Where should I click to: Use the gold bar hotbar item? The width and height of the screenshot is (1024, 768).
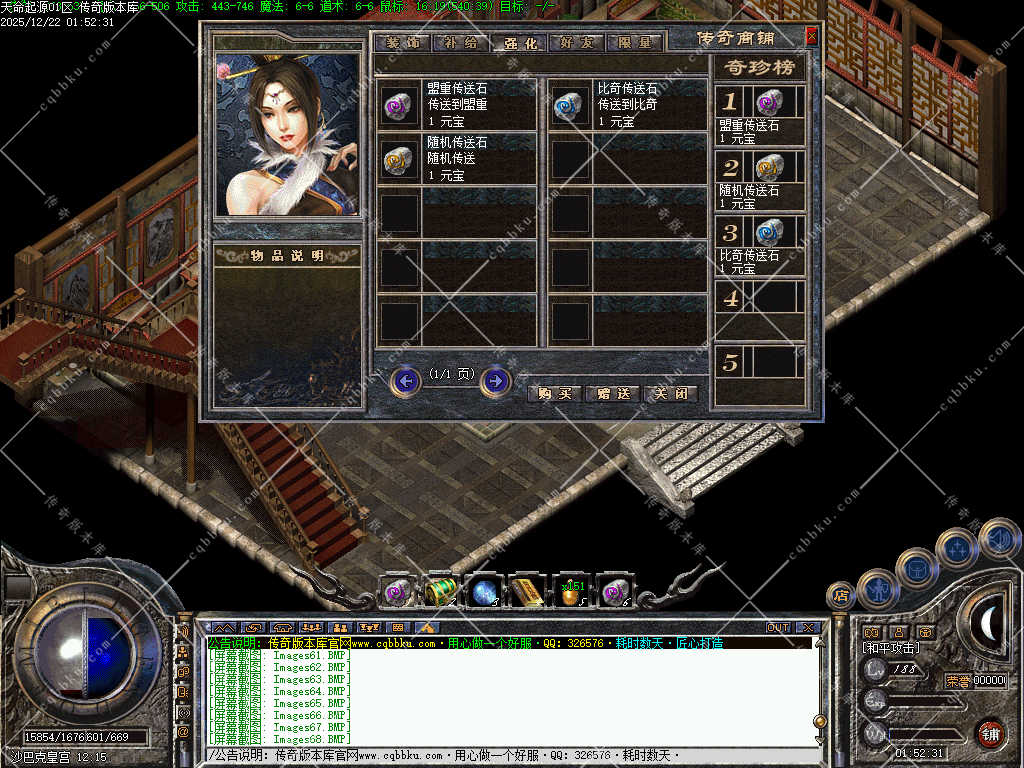tap(527, 592)
